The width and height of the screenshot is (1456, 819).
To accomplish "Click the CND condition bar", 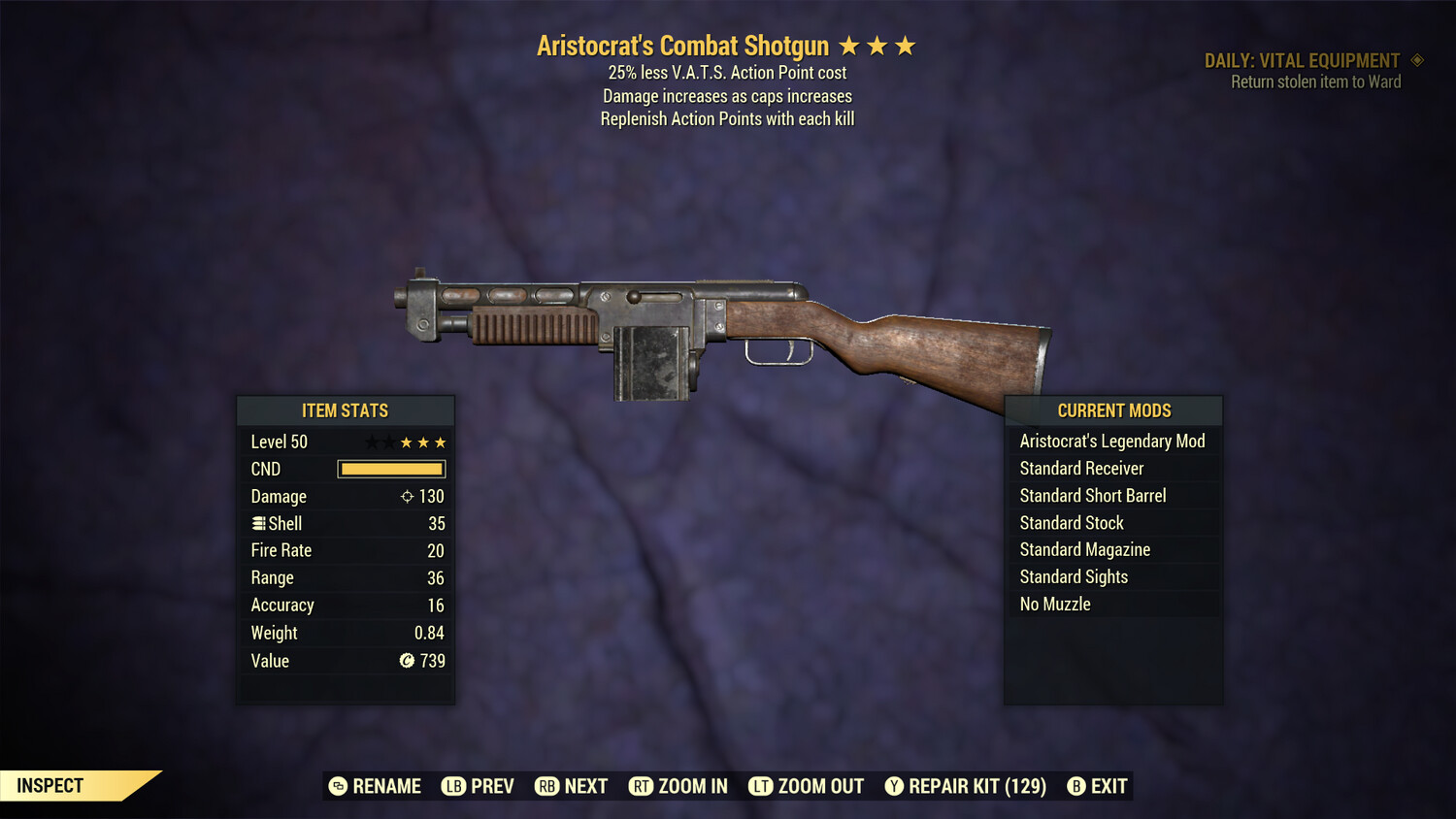I will (391, 469).
